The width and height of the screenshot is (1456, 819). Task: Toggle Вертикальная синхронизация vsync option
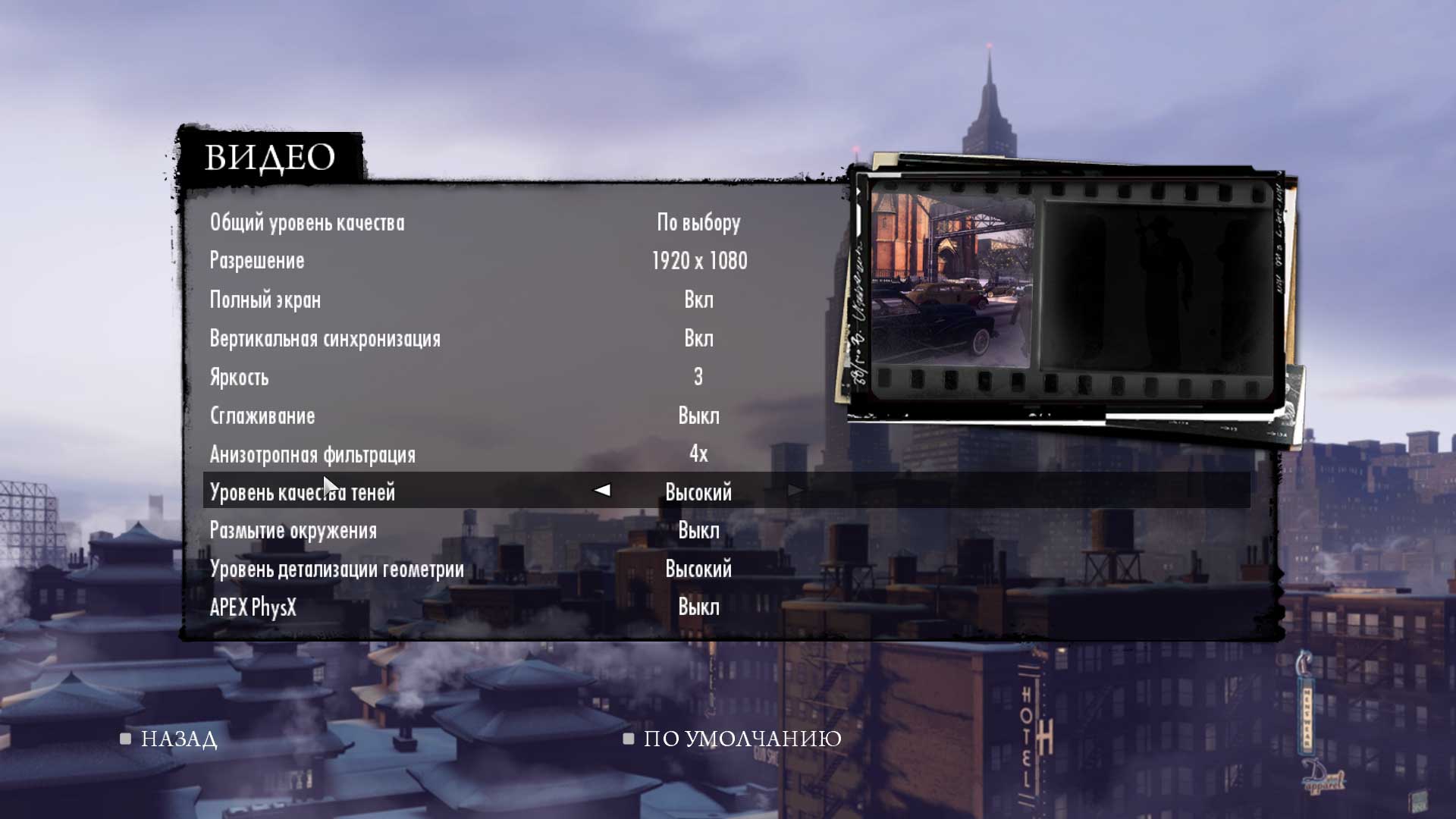click(x=325, y=339)
